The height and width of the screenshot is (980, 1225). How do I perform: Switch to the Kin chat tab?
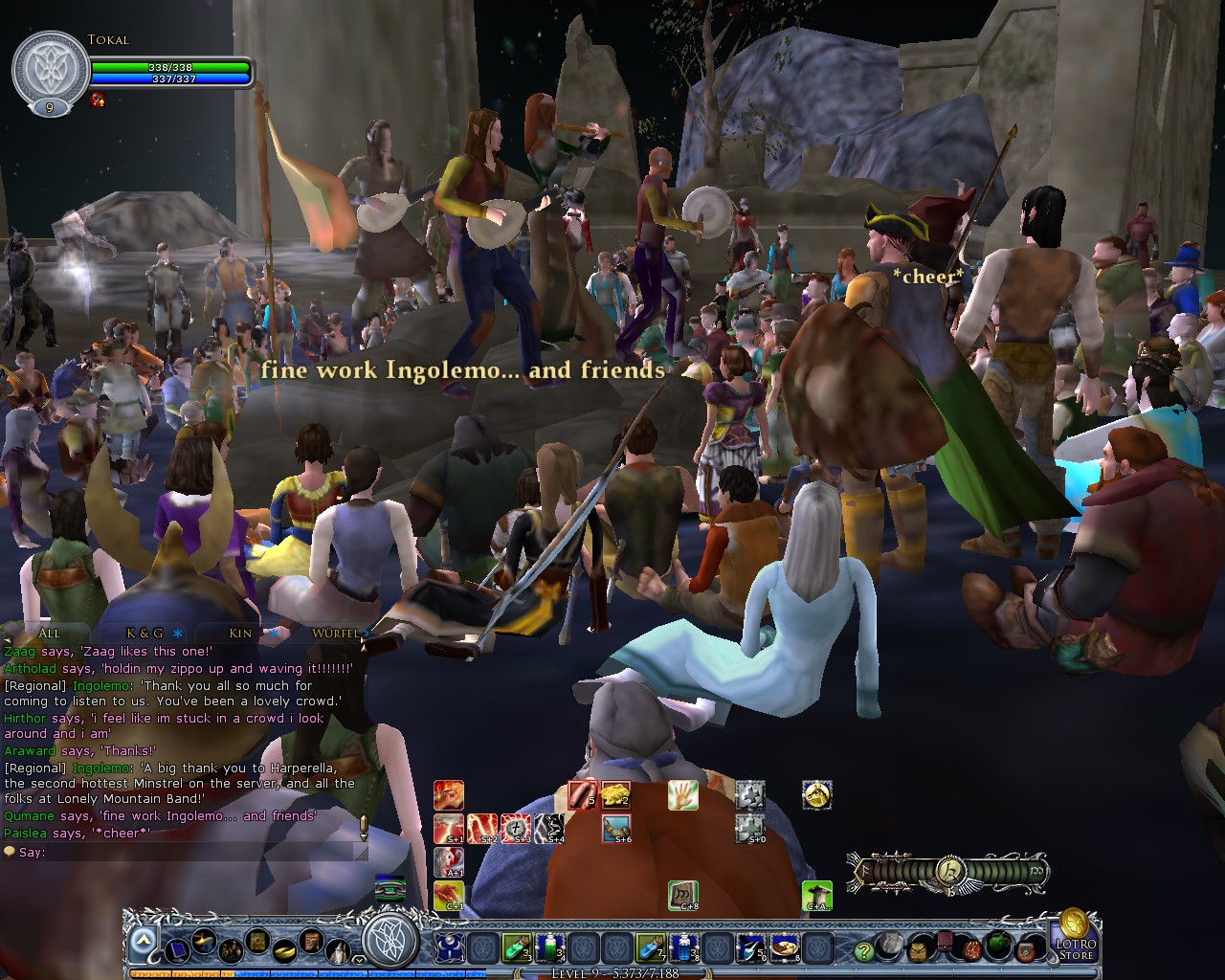tap(241, 634)
